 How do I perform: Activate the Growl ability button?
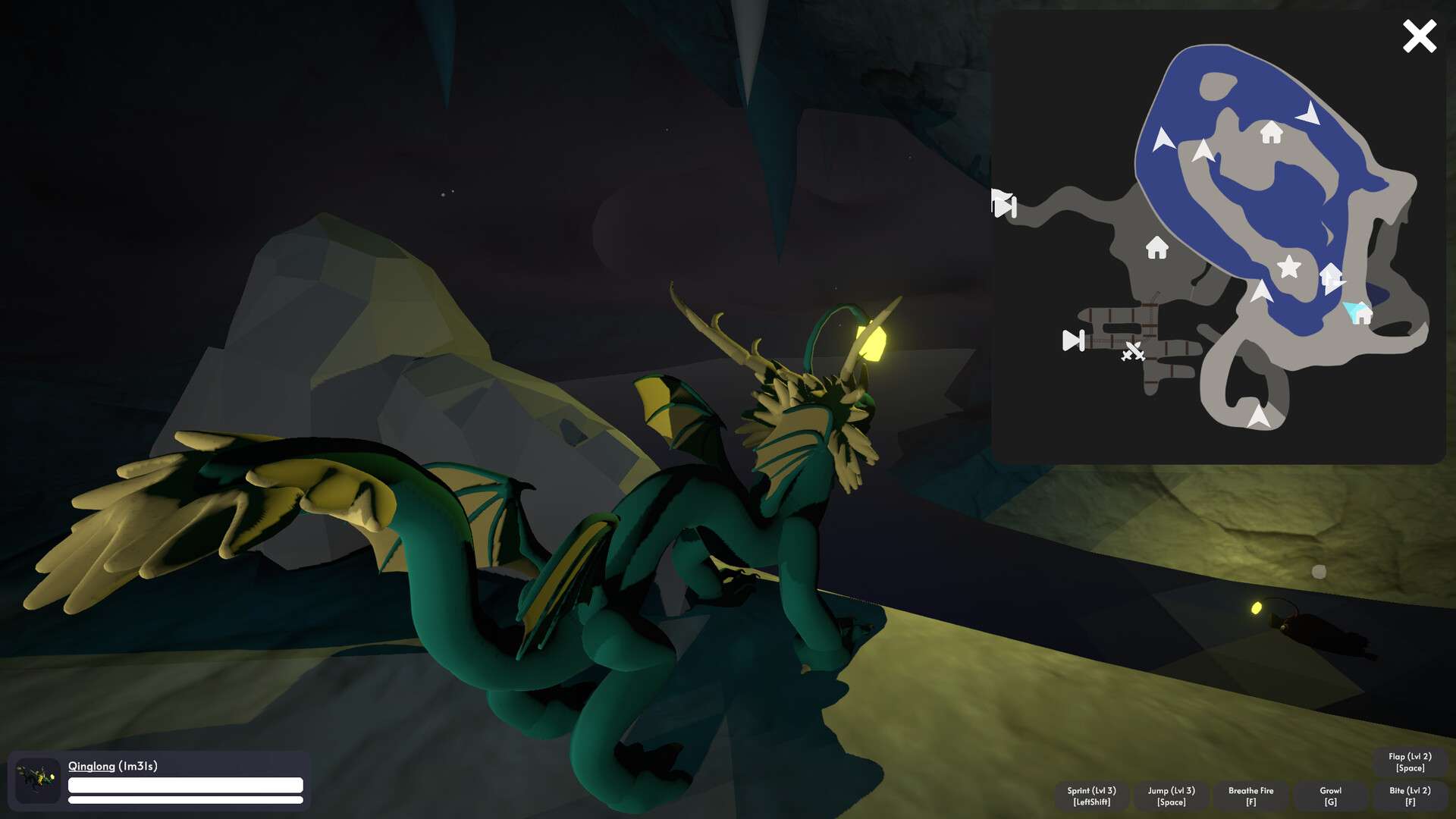(x=1330, y=796)
